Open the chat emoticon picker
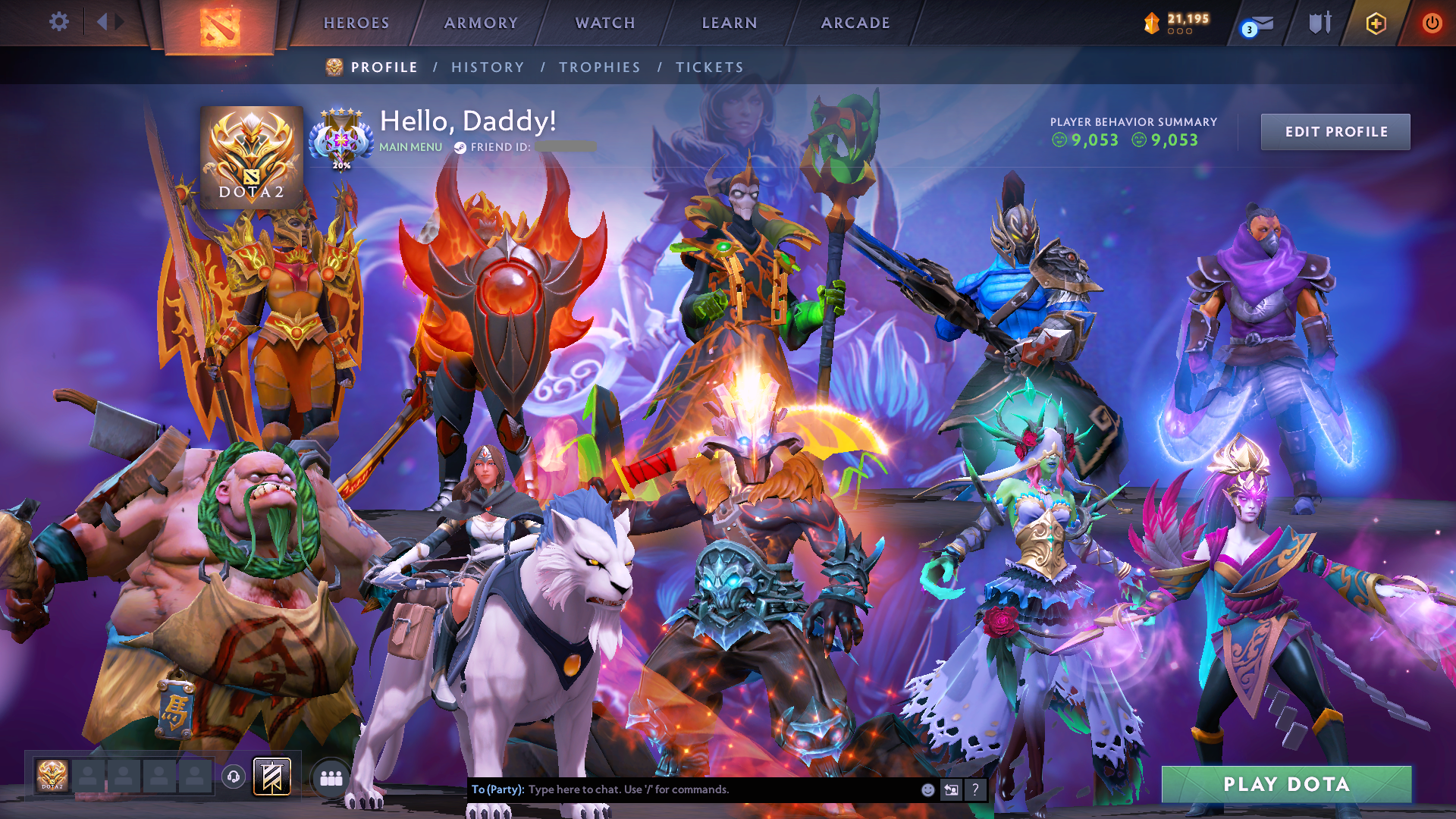 coord(927,789)
